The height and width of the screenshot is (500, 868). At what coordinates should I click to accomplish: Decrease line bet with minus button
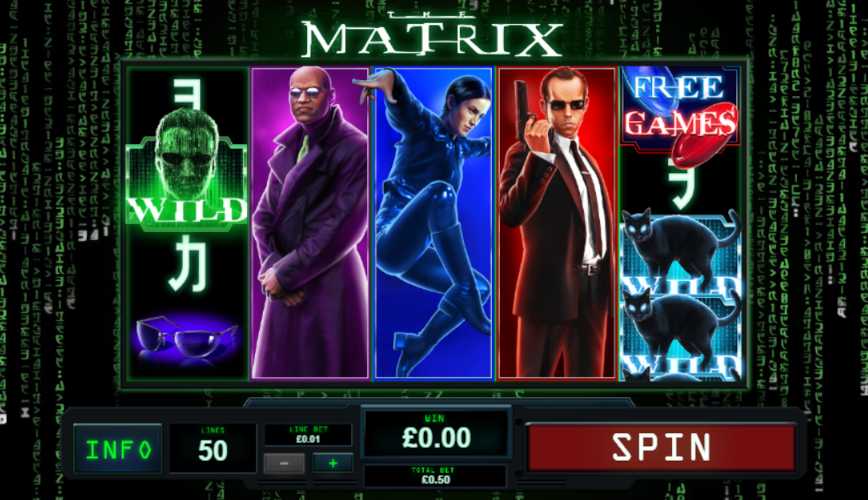pos(284,463)
